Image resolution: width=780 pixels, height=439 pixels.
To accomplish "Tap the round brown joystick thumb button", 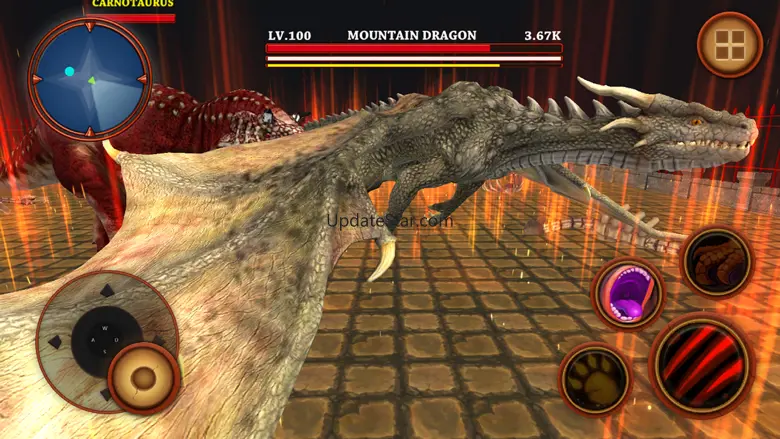I will pyautogui.click(x=144, y=378).
